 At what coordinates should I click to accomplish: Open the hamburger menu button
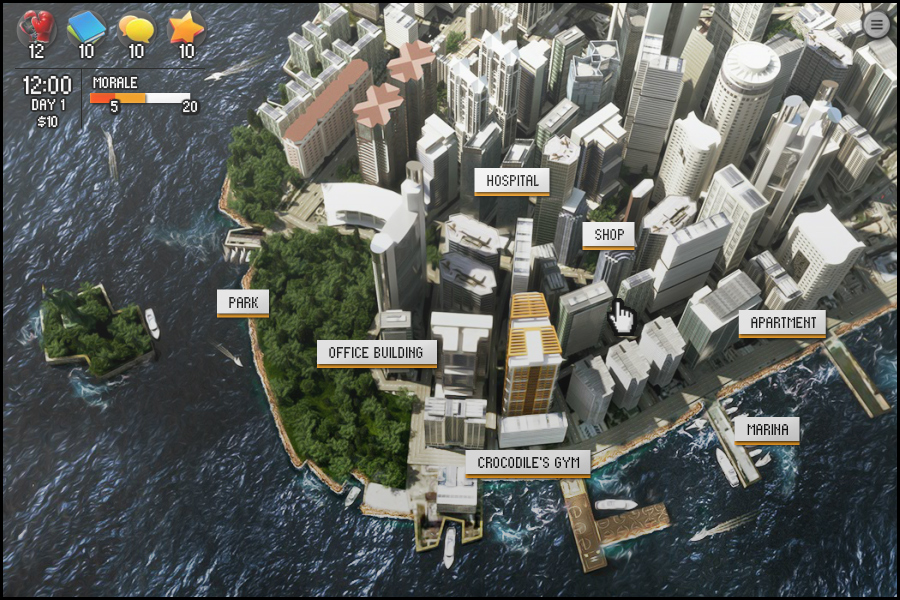point(876,25)
